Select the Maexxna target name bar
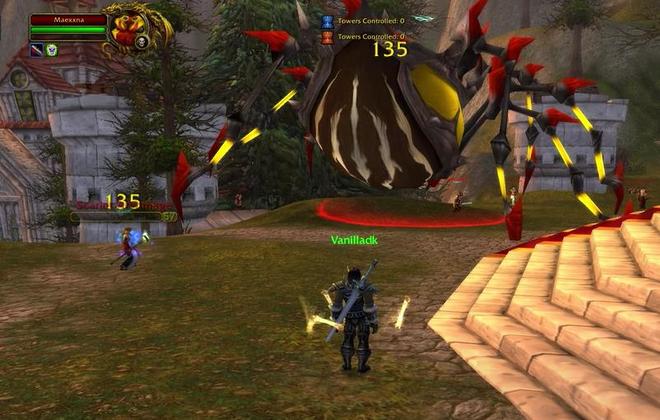 68,19
